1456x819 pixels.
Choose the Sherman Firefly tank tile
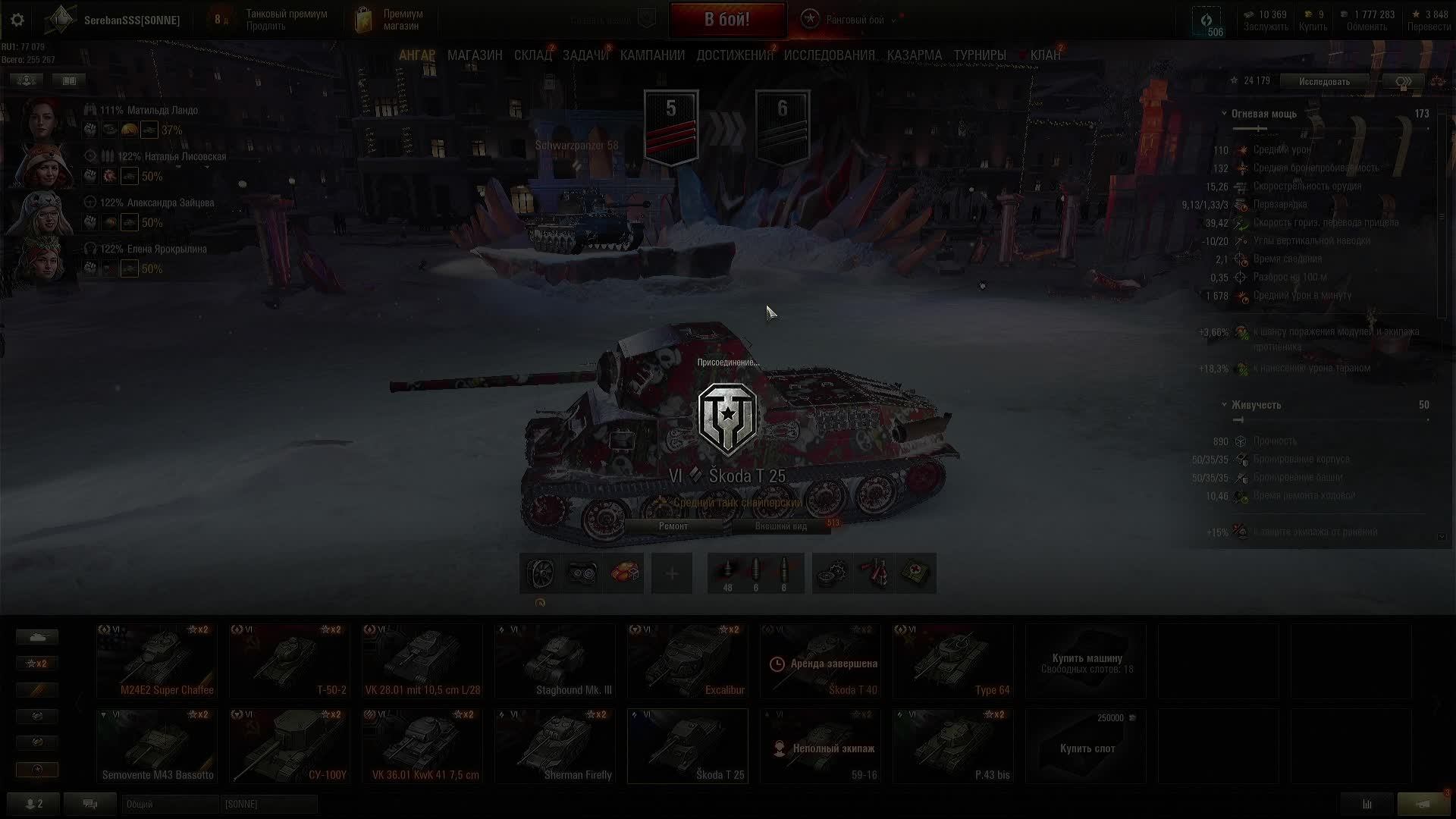(555, 746)
